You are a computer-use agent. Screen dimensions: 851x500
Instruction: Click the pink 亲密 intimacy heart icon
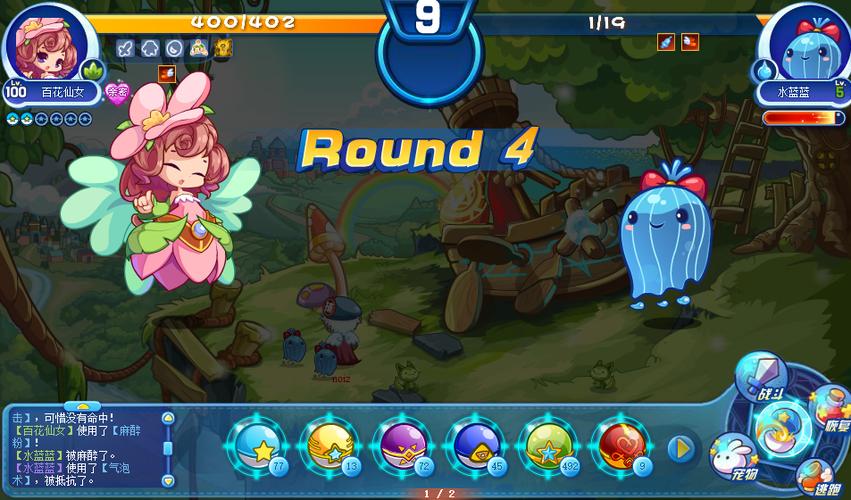[118, 94]
